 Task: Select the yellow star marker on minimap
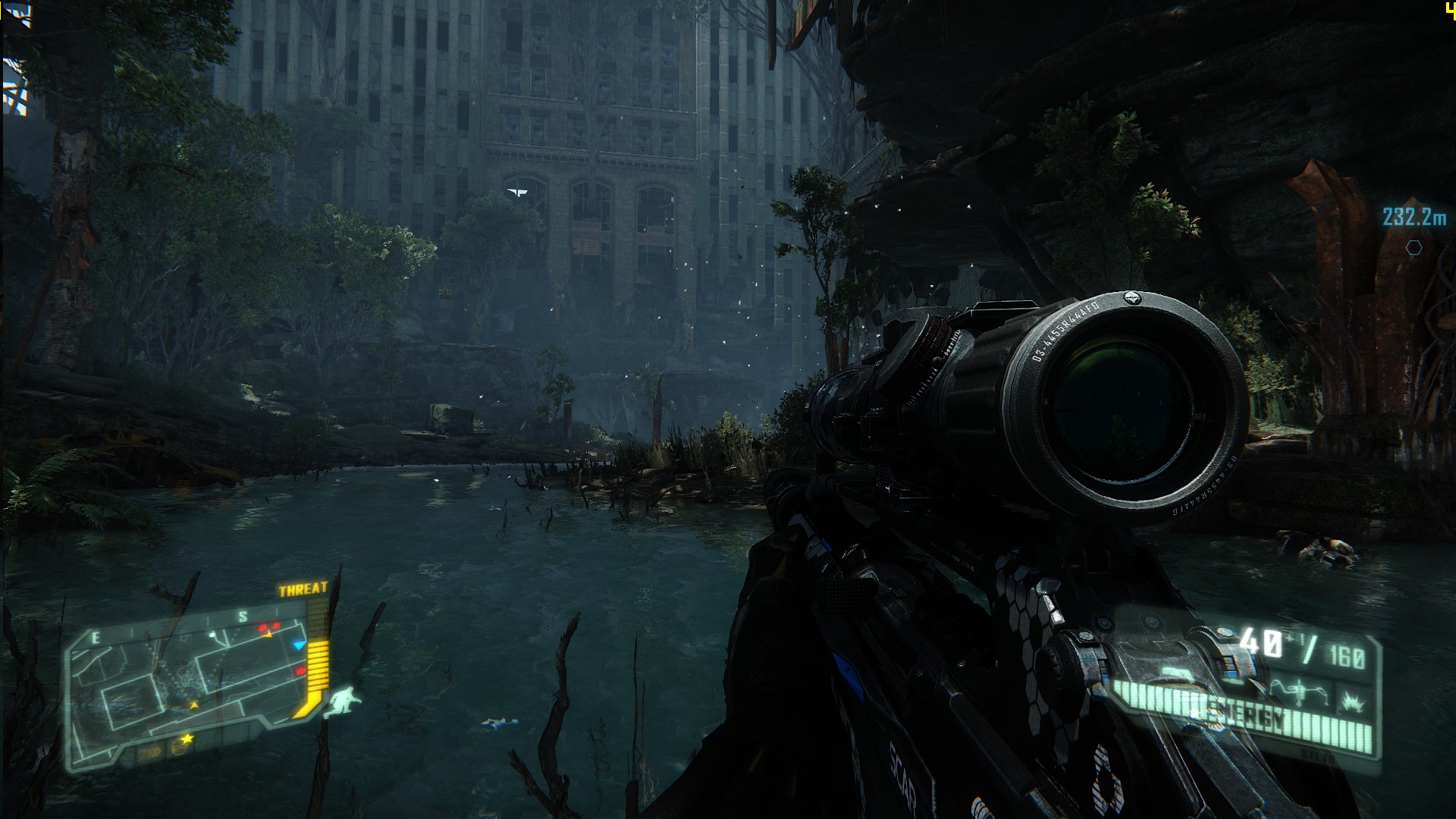click(187, 738)
